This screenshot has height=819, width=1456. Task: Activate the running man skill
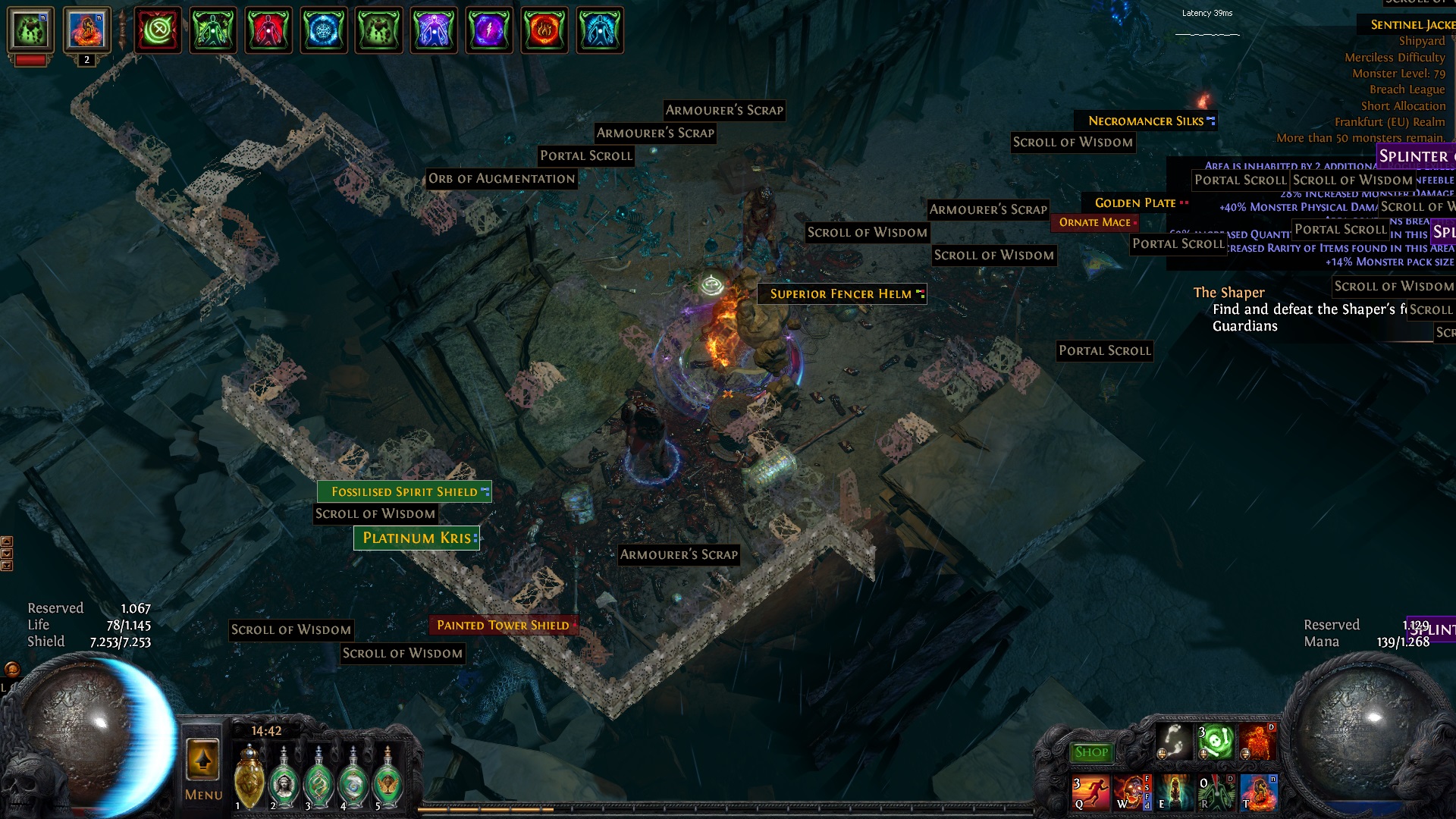coord(1090,792)
